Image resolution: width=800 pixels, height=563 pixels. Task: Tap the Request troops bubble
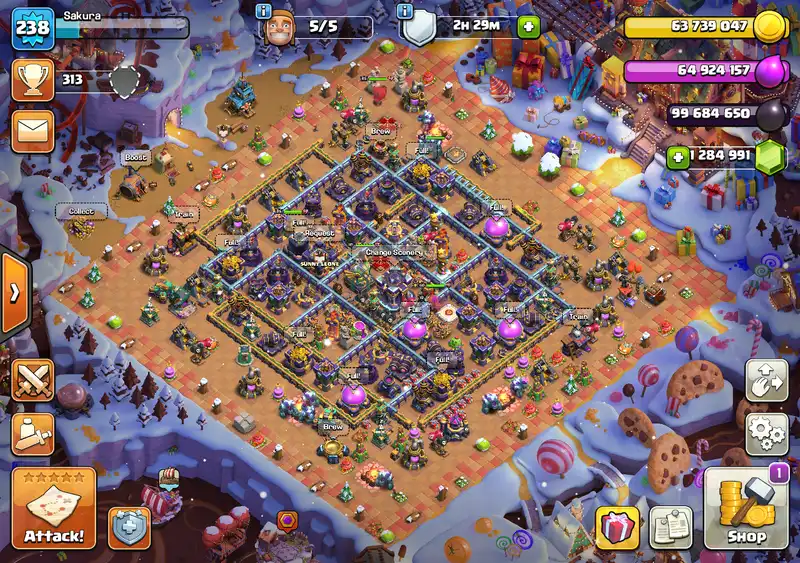tap(320, 233)
